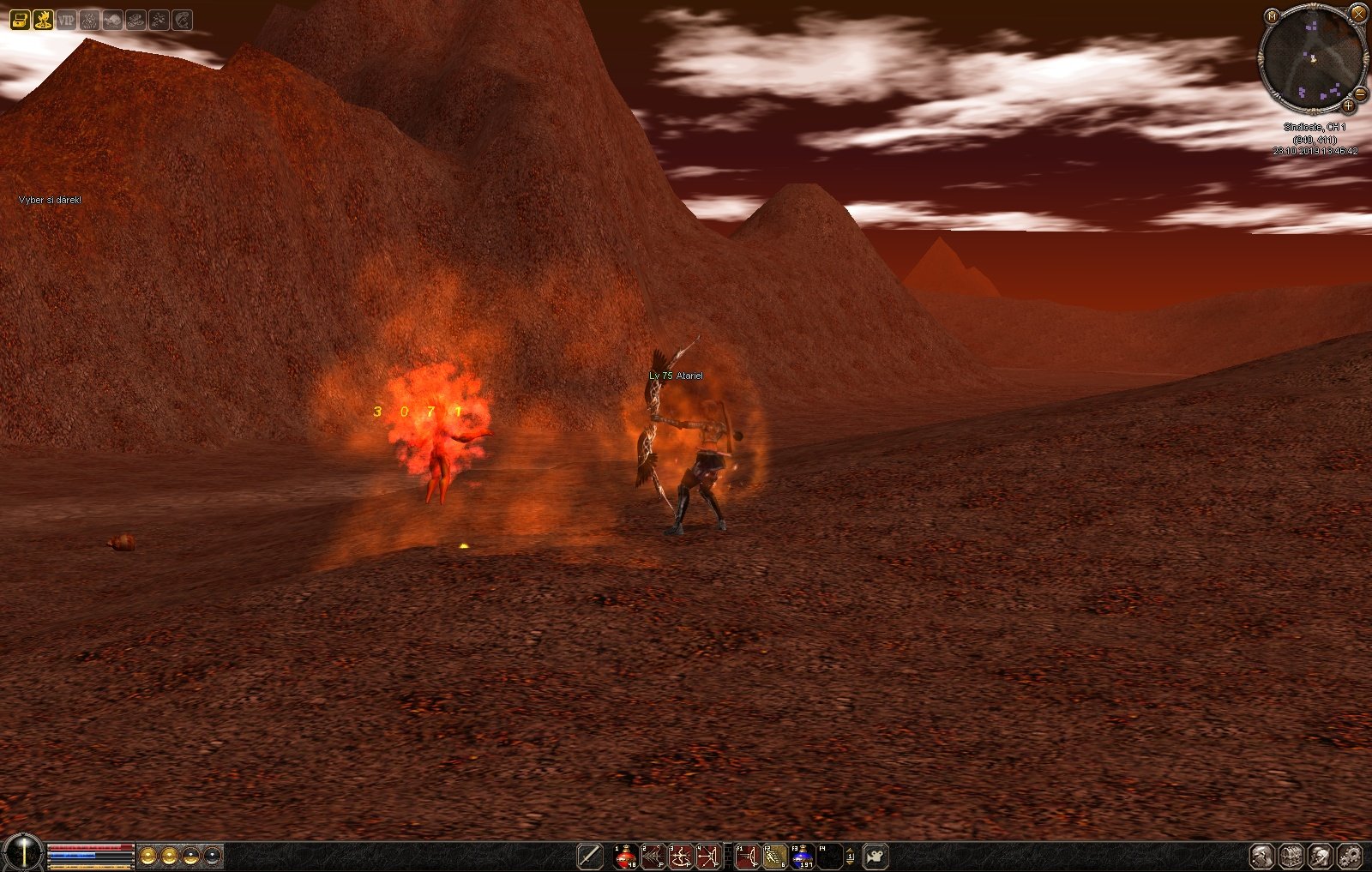Activate the running figure skill in F2
The width and height of the screenshot is (1372, 872).
pyautogui.click(x=775, y=856)
